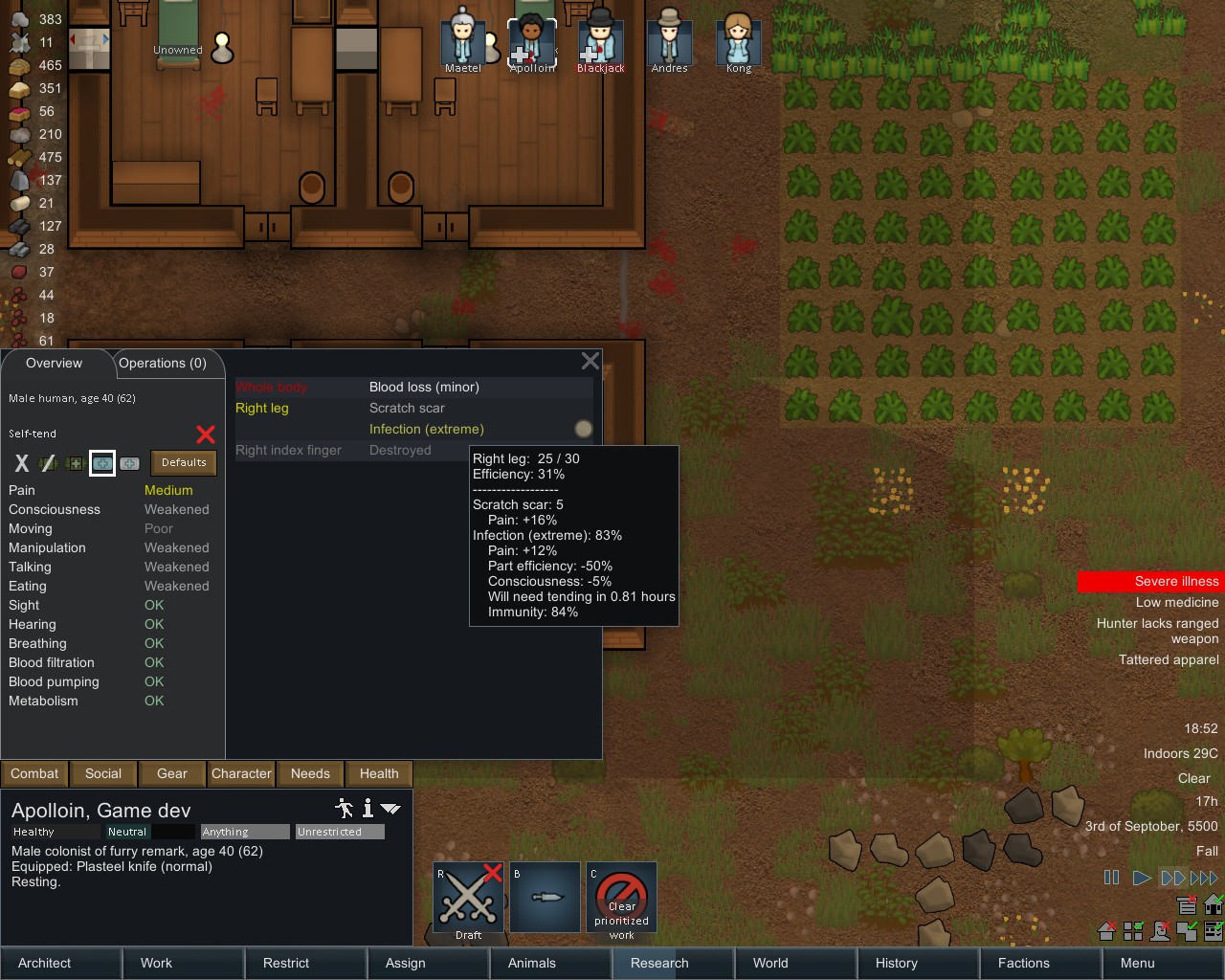Open the Architect menu

coord(59,963)
